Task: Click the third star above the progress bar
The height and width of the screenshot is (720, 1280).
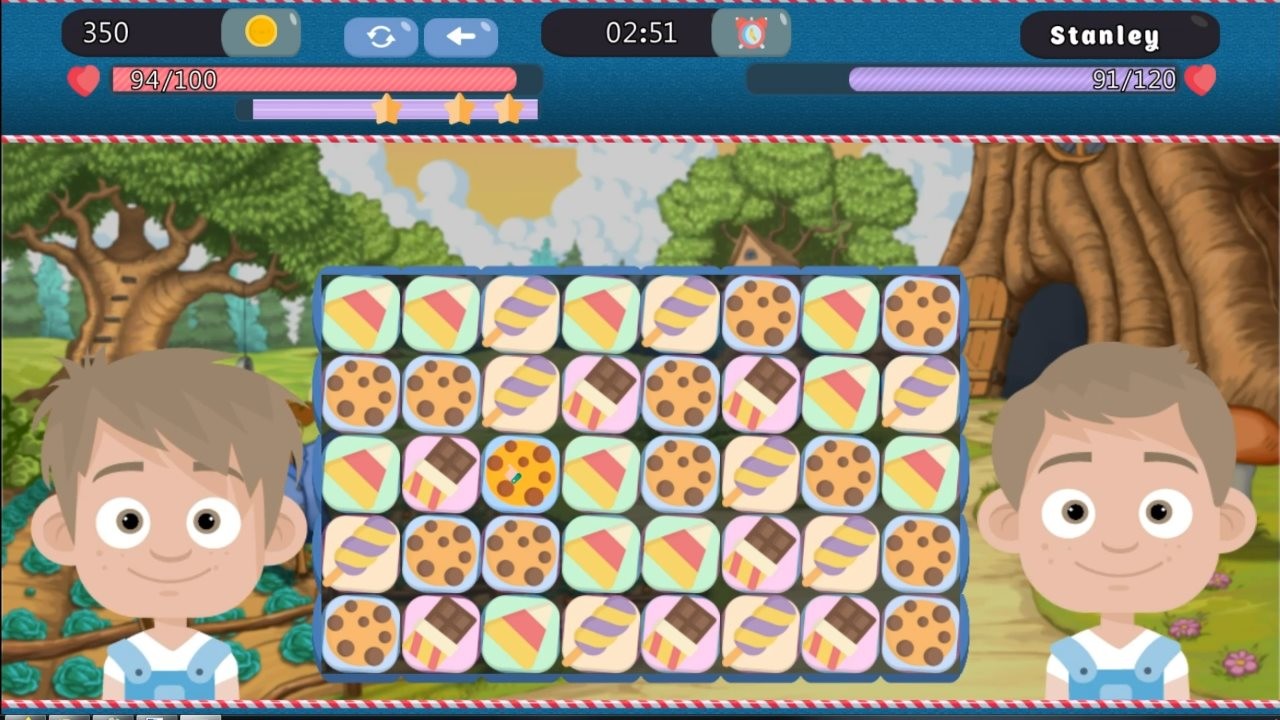Action: 508,110
